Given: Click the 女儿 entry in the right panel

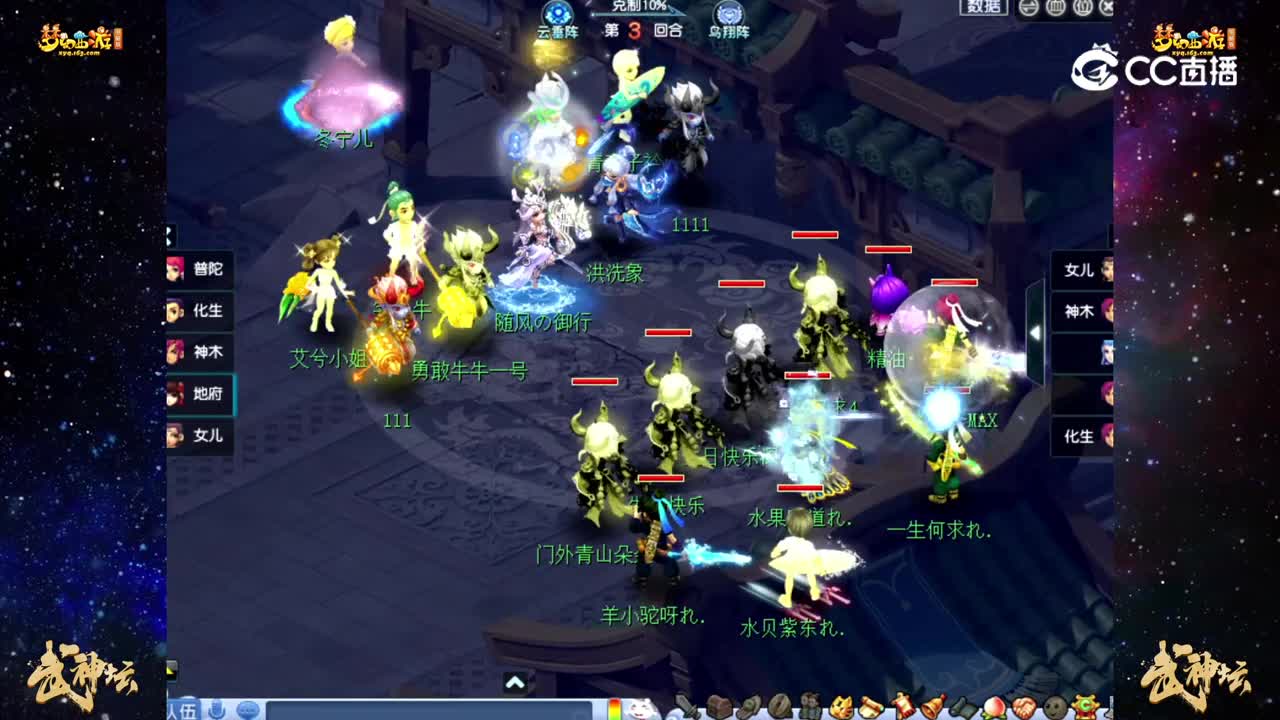Looking at the screenshot, I should (x=1080, y=270).
